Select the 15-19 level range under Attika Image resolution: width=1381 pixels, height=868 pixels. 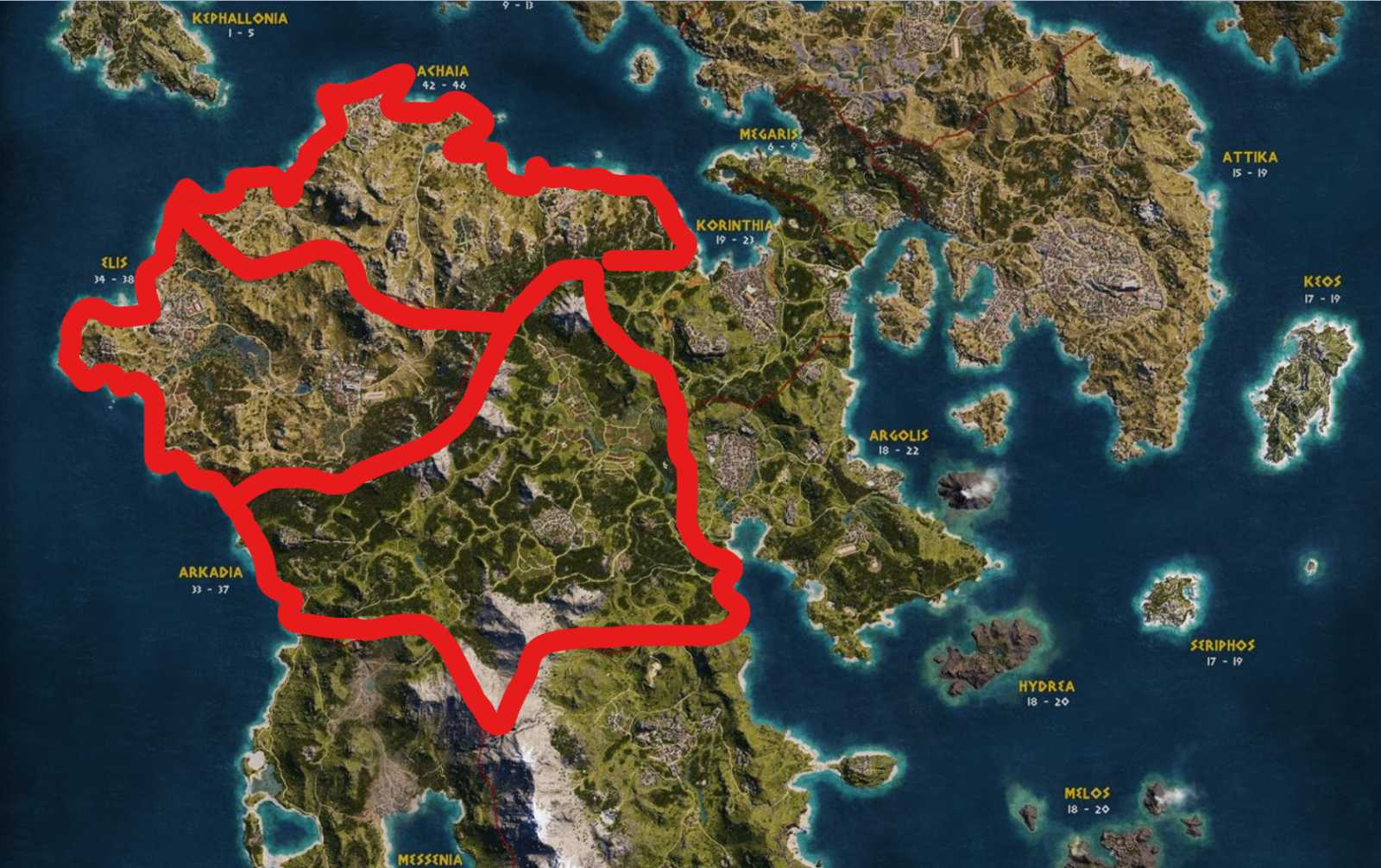pyautogui.click(x=1249, y=173)
